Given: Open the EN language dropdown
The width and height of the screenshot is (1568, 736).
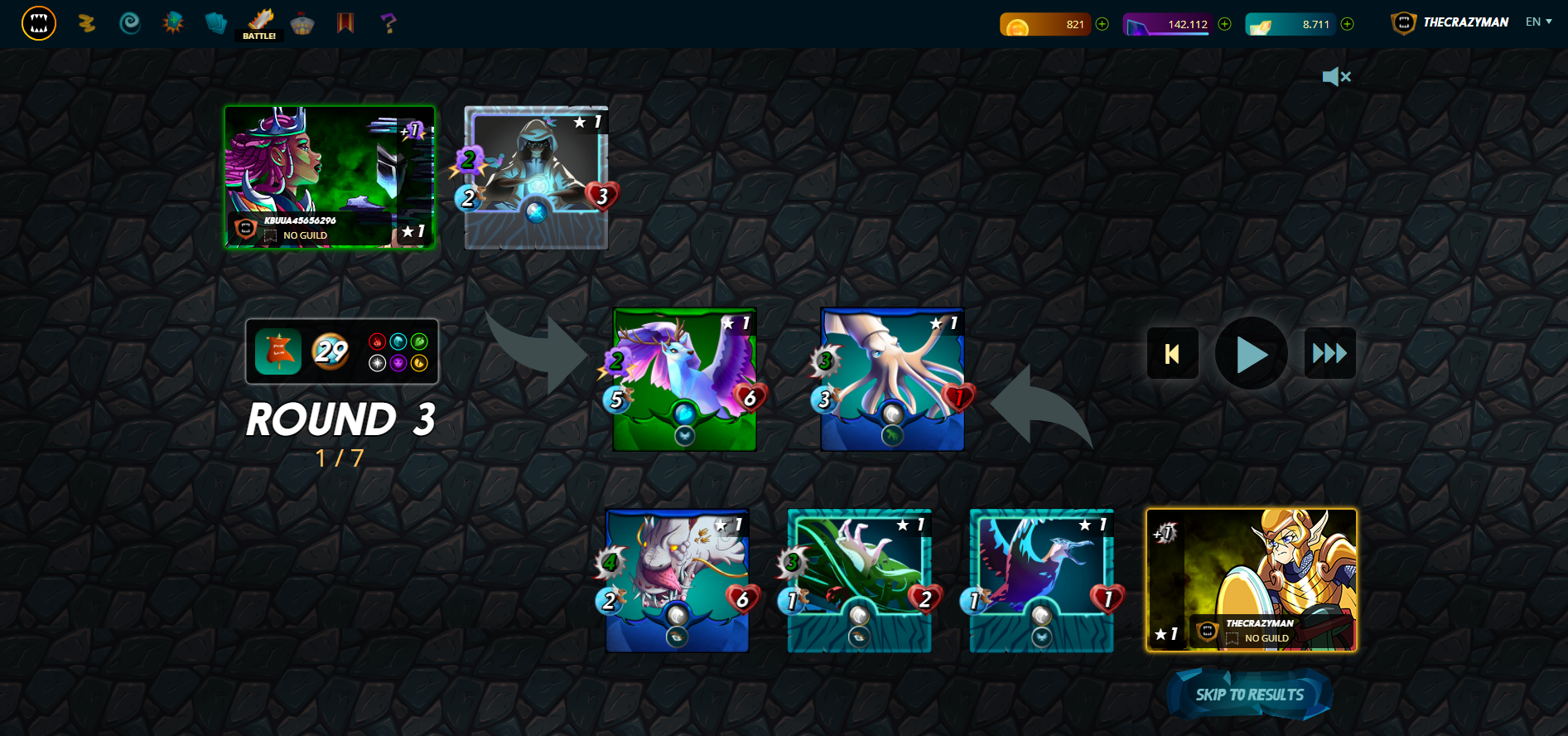Looking at the screenshot, I should [1537, 22].
